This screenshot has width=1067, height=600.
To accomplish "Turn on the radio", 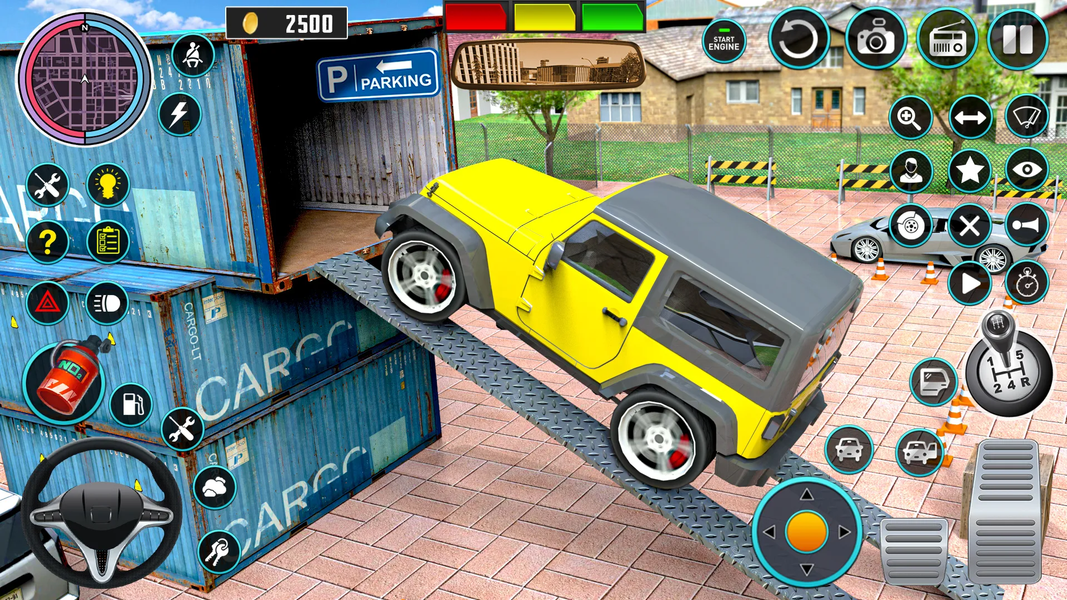I will (x=946, y=39).
